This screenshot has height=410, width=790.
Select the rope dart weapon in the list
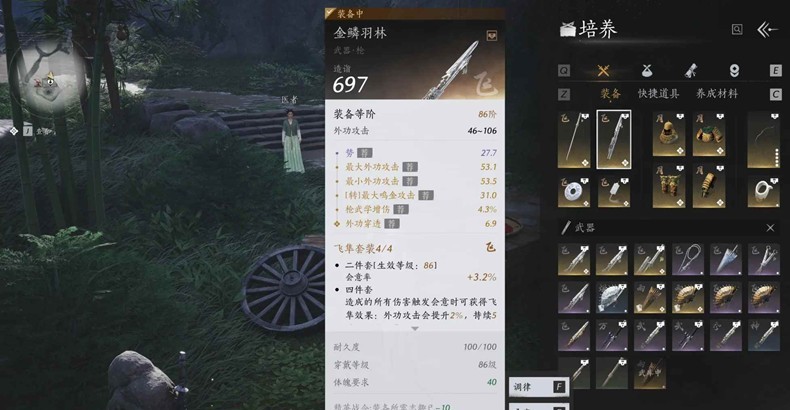pyautogui.click(x=689, y=258)
